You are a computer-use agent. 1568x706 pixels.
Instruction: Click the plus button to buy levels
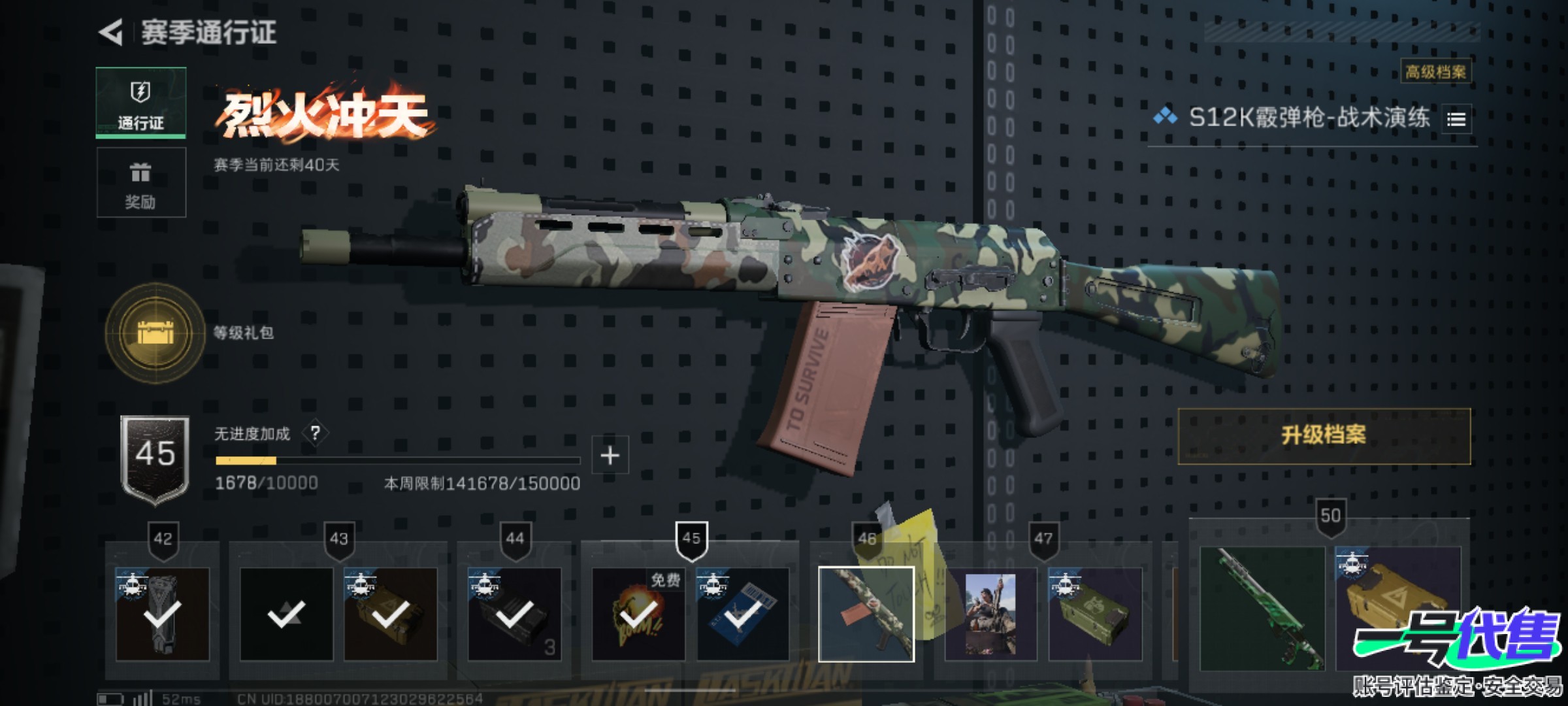click(x=610, y=455)
